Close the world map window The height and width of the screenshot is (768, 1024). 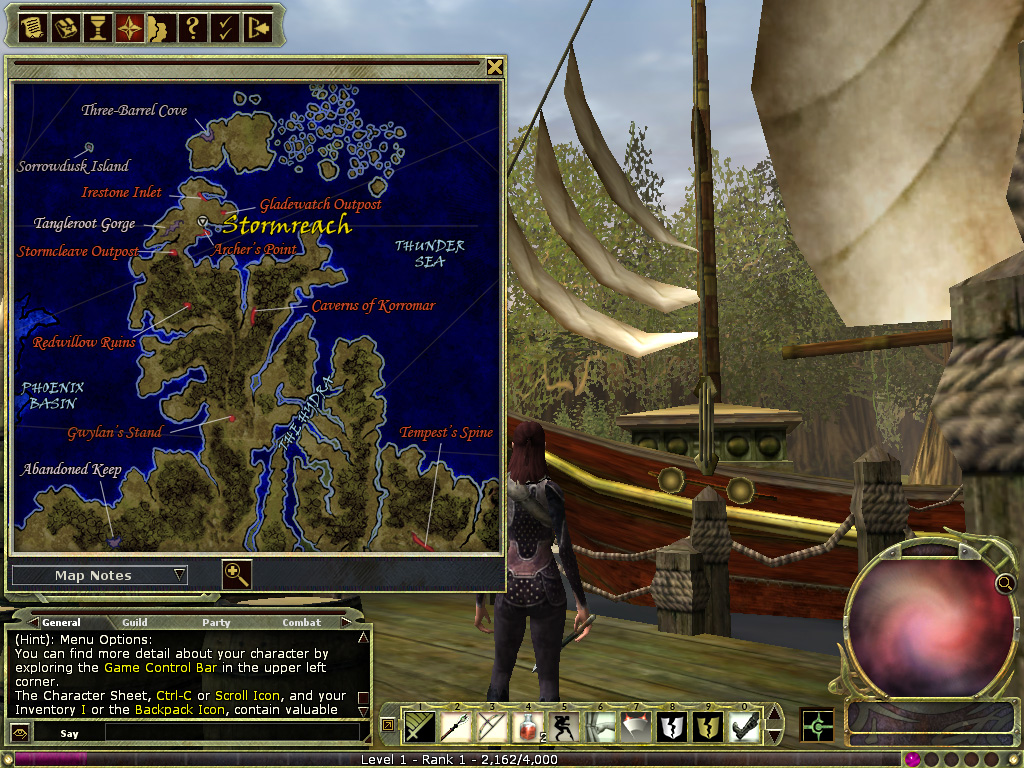point(494,67)
